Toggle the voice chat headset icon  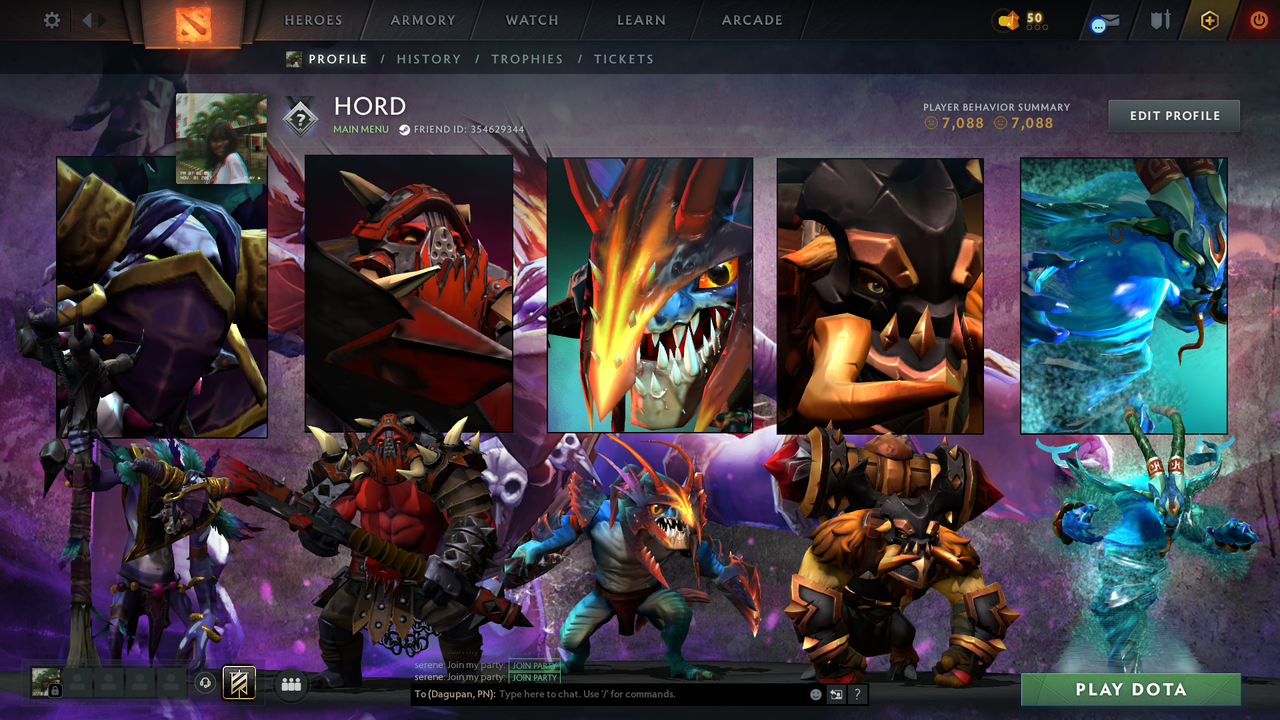click(x=207, y=683)
